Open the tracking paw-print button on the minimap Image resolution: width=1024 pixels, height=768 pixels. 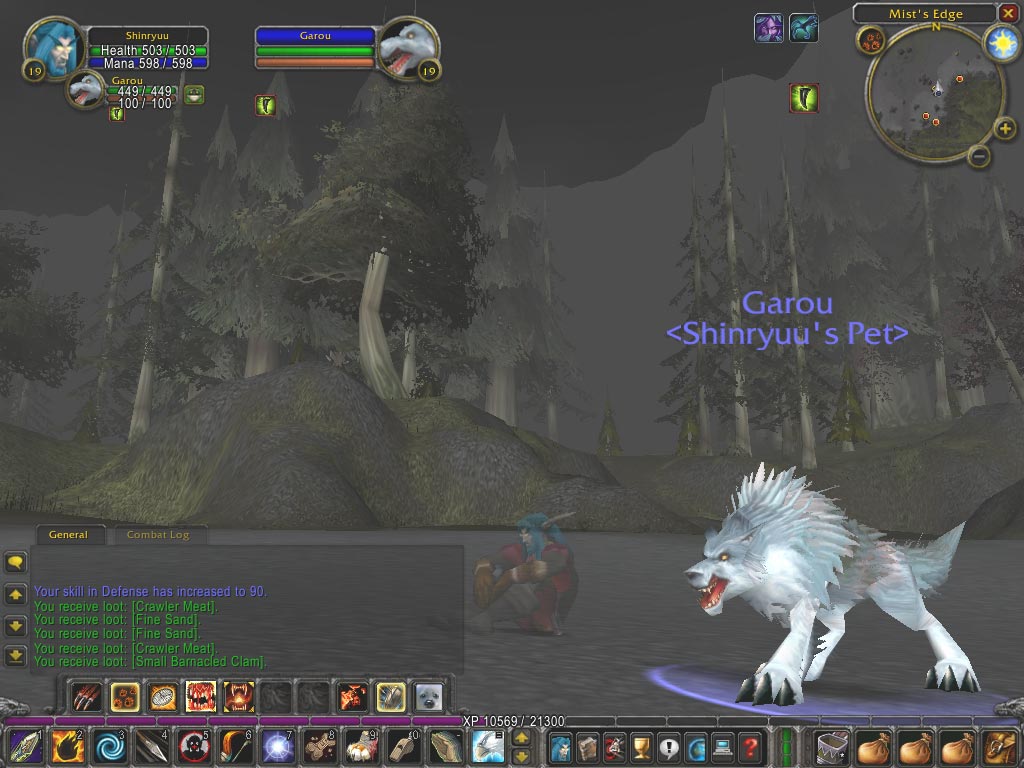click(x=870, y=42)
